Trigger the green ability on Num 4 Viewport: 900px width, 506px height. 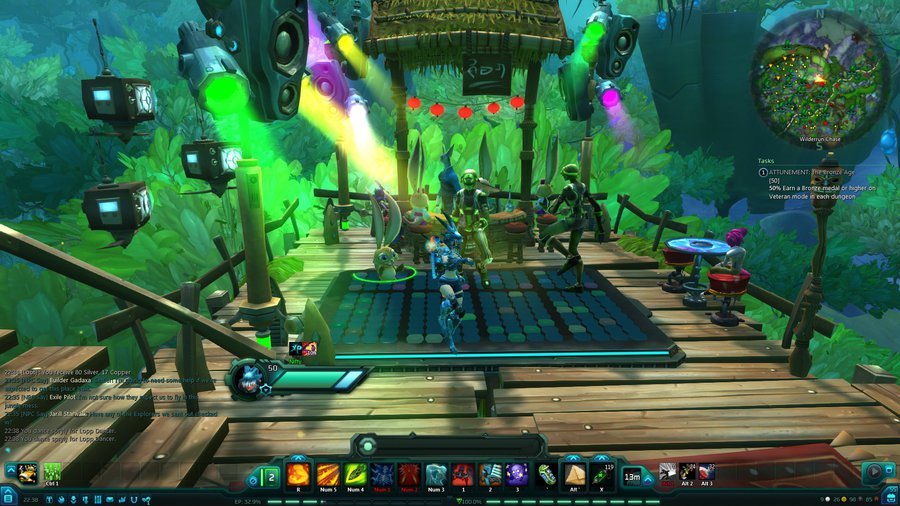(x=354, y=474)
